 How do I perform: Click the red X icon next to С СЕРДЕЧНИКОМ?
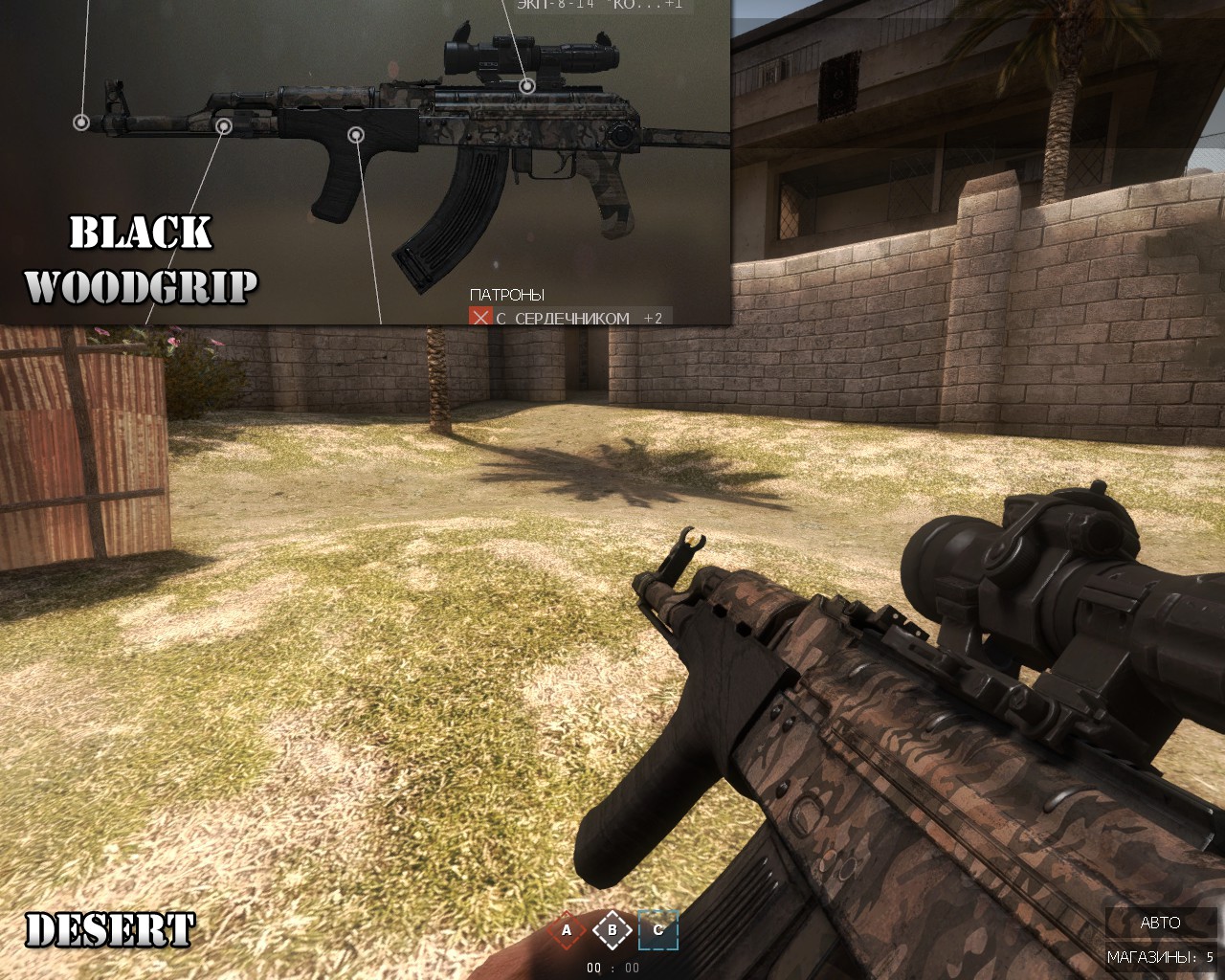click(x=481, y=319)
